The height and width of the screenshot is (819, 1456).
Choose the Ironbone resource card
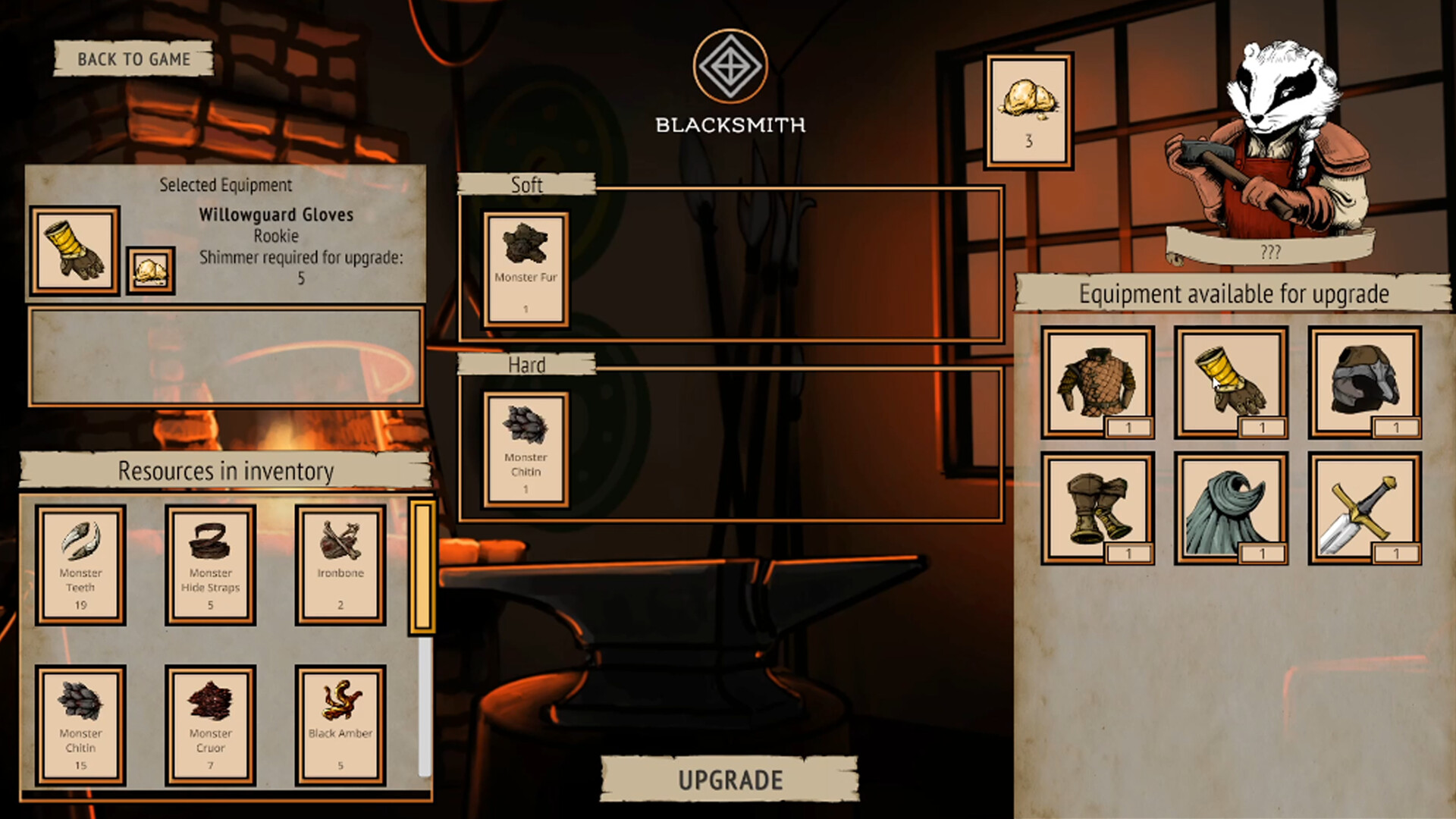(x=340, y=565)
